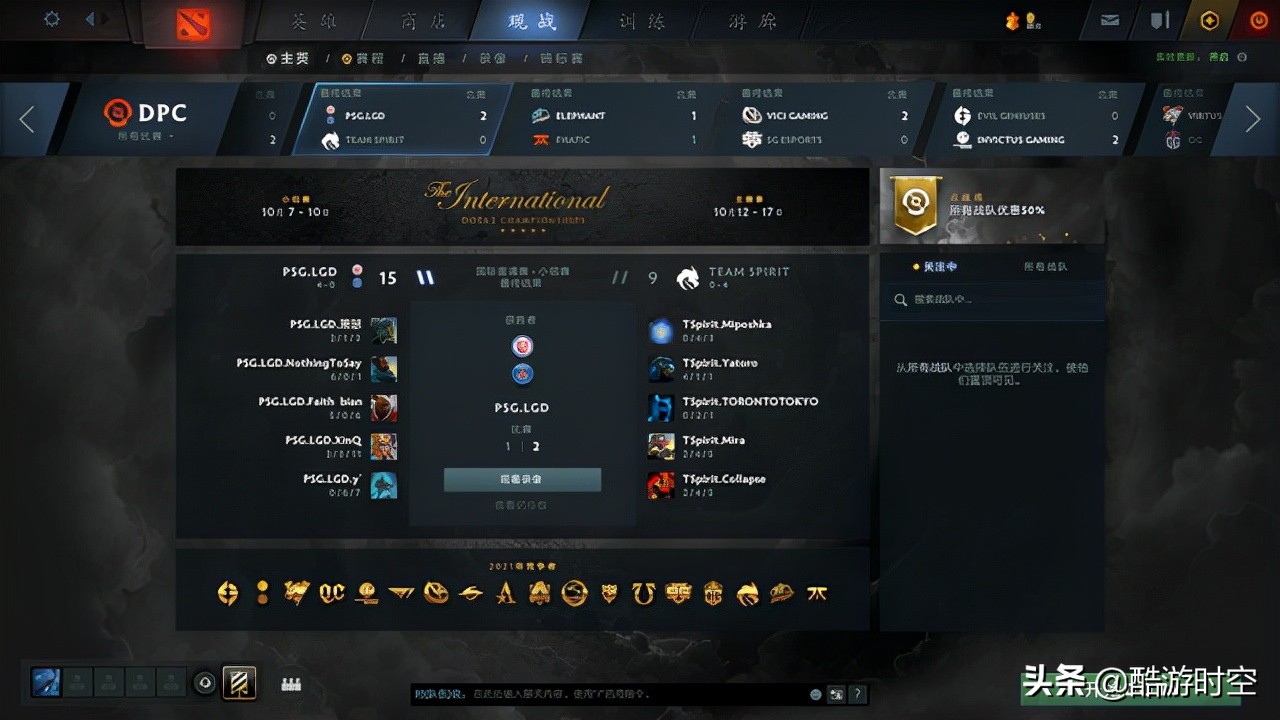Click the pause bars on the PSG.LGD match

coord(425,277)
